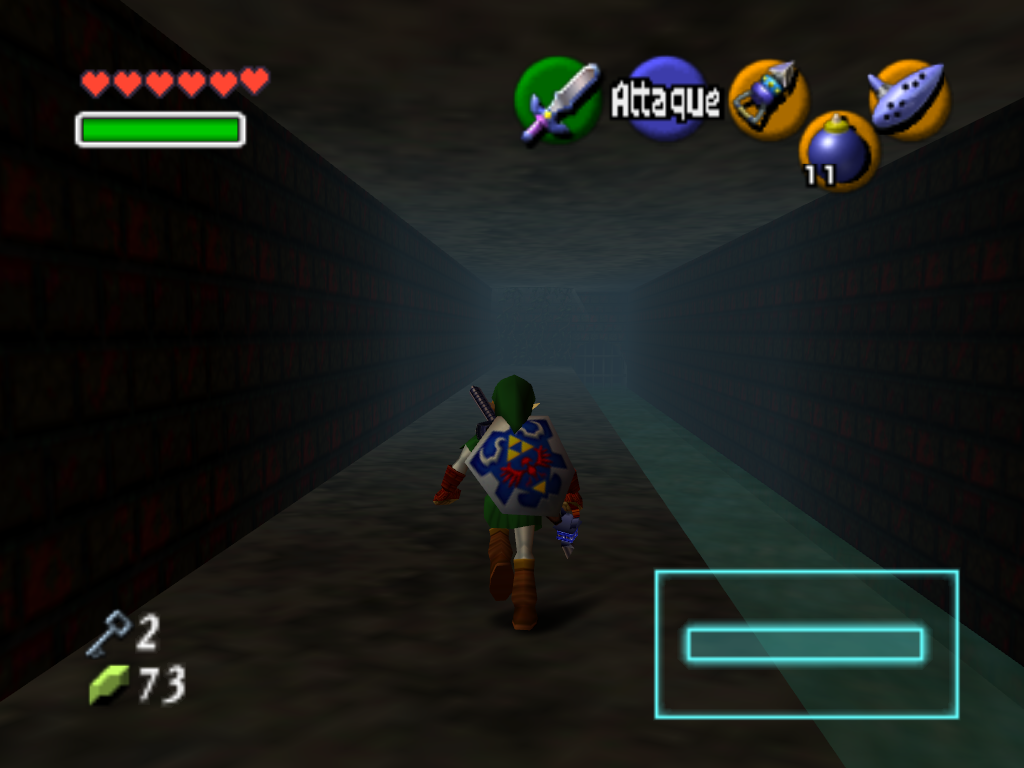This screenshot has height=768, width=1024.
Task: Choose the blue ocarina item icon
Action: click(908, 98)
